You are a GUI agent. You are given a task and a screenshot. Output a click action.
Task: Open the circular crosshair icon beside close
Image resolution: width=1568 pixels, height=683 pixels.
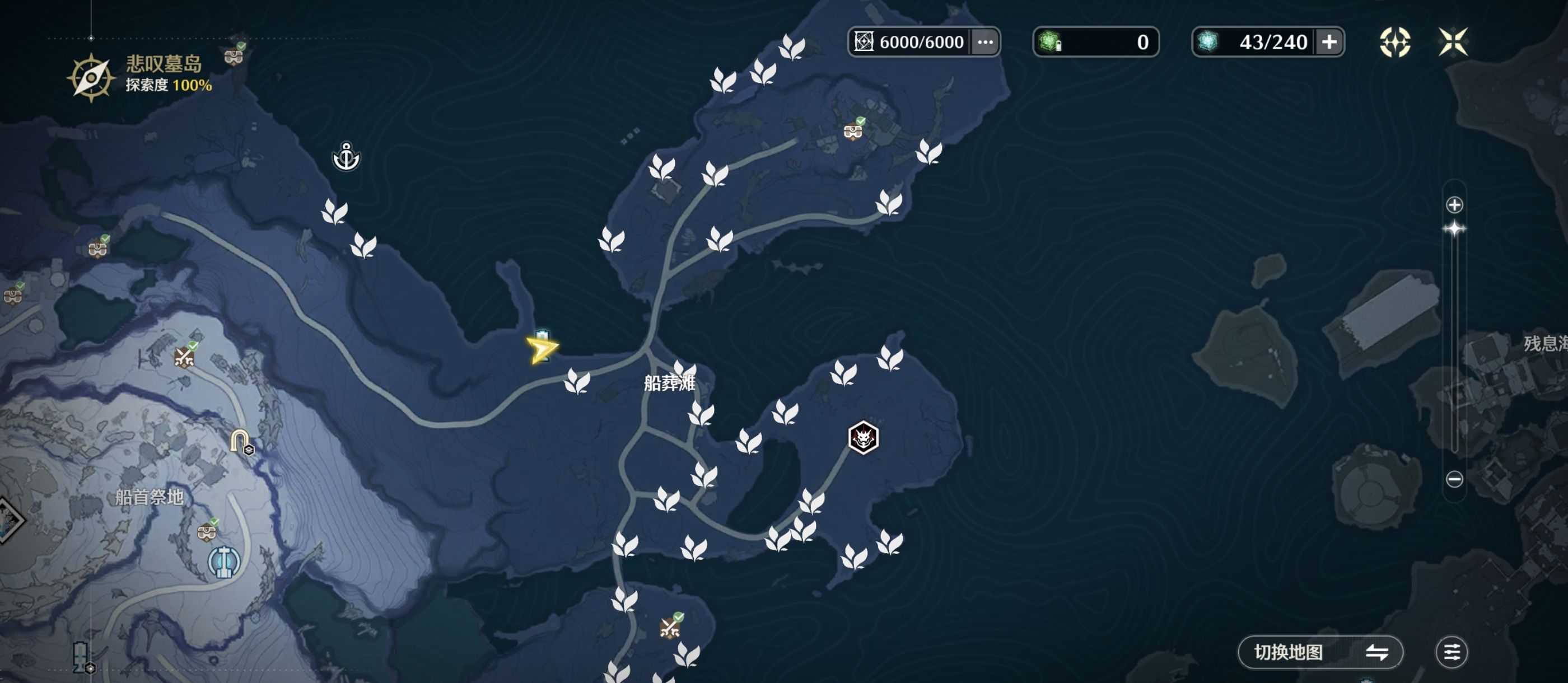point(1394,42)
